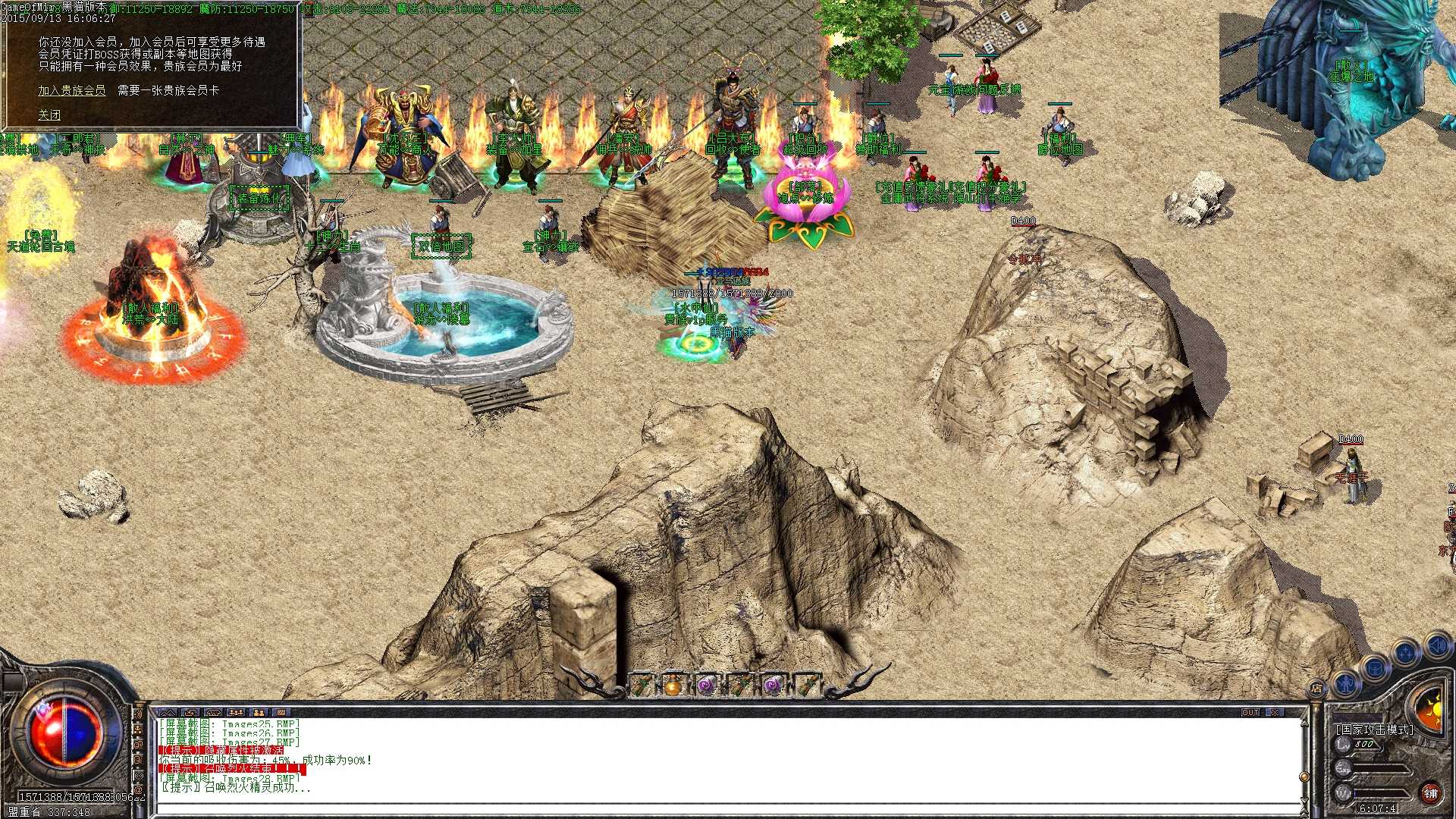Screen dimensions: 1456x819
Task: Click 关闭 to close the membership notice
Action: coord(49,114)
